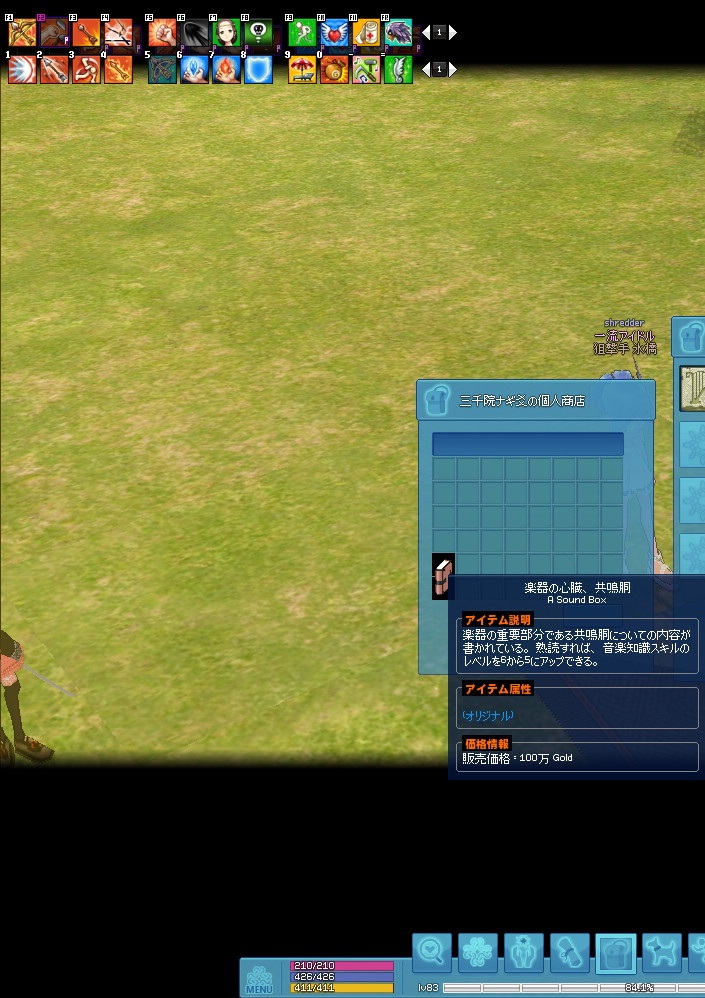Open the MENU button
Image resolution: width=705 pixels, height=998 pixels.
pos(259,978)
